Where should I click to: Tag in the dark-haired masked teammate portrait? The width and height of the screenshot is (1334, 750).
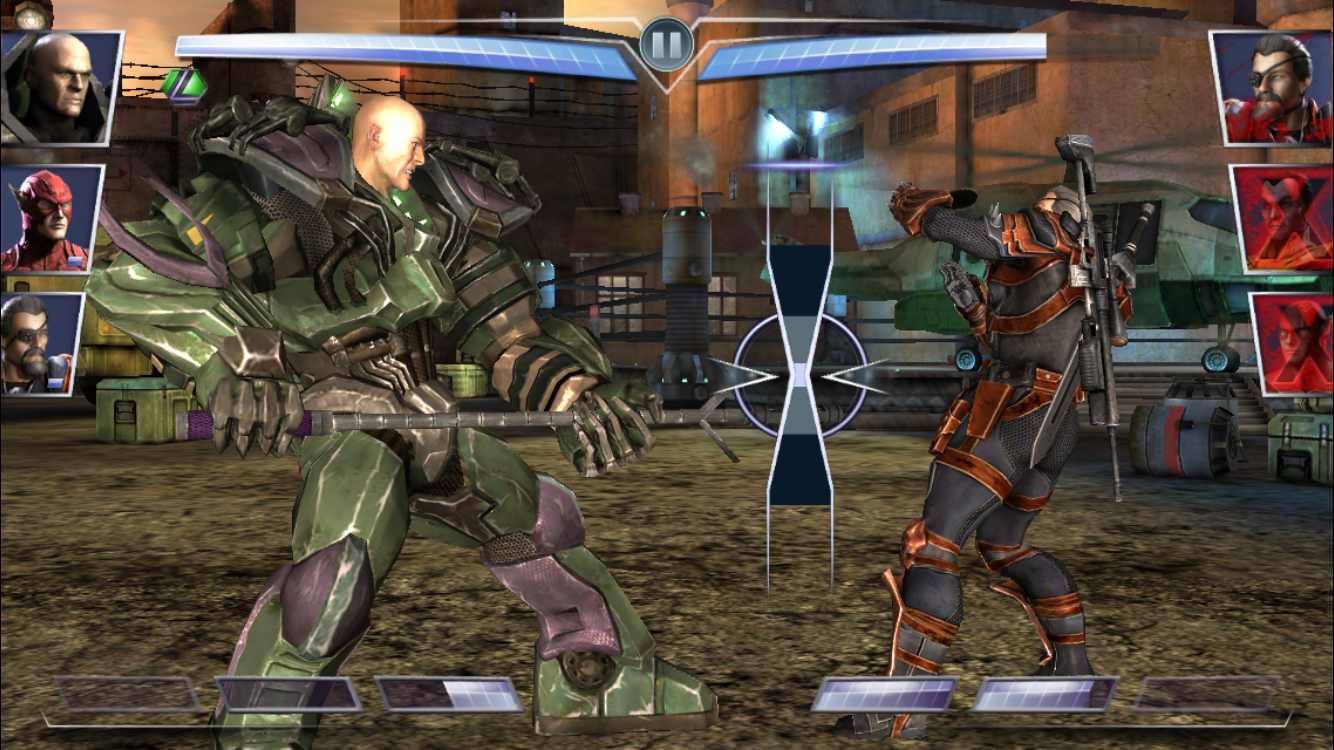click(40, 342)
